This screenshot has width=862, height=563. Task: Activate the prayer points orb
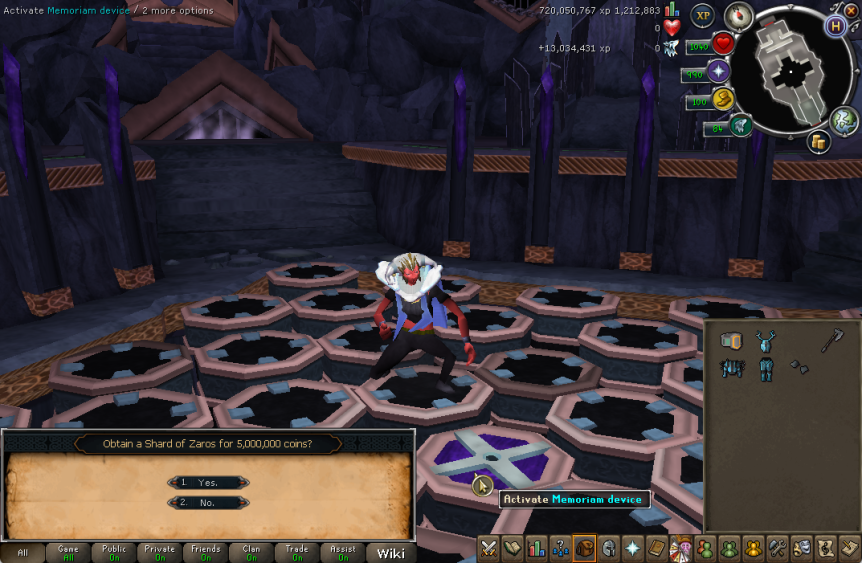(718, 72)
